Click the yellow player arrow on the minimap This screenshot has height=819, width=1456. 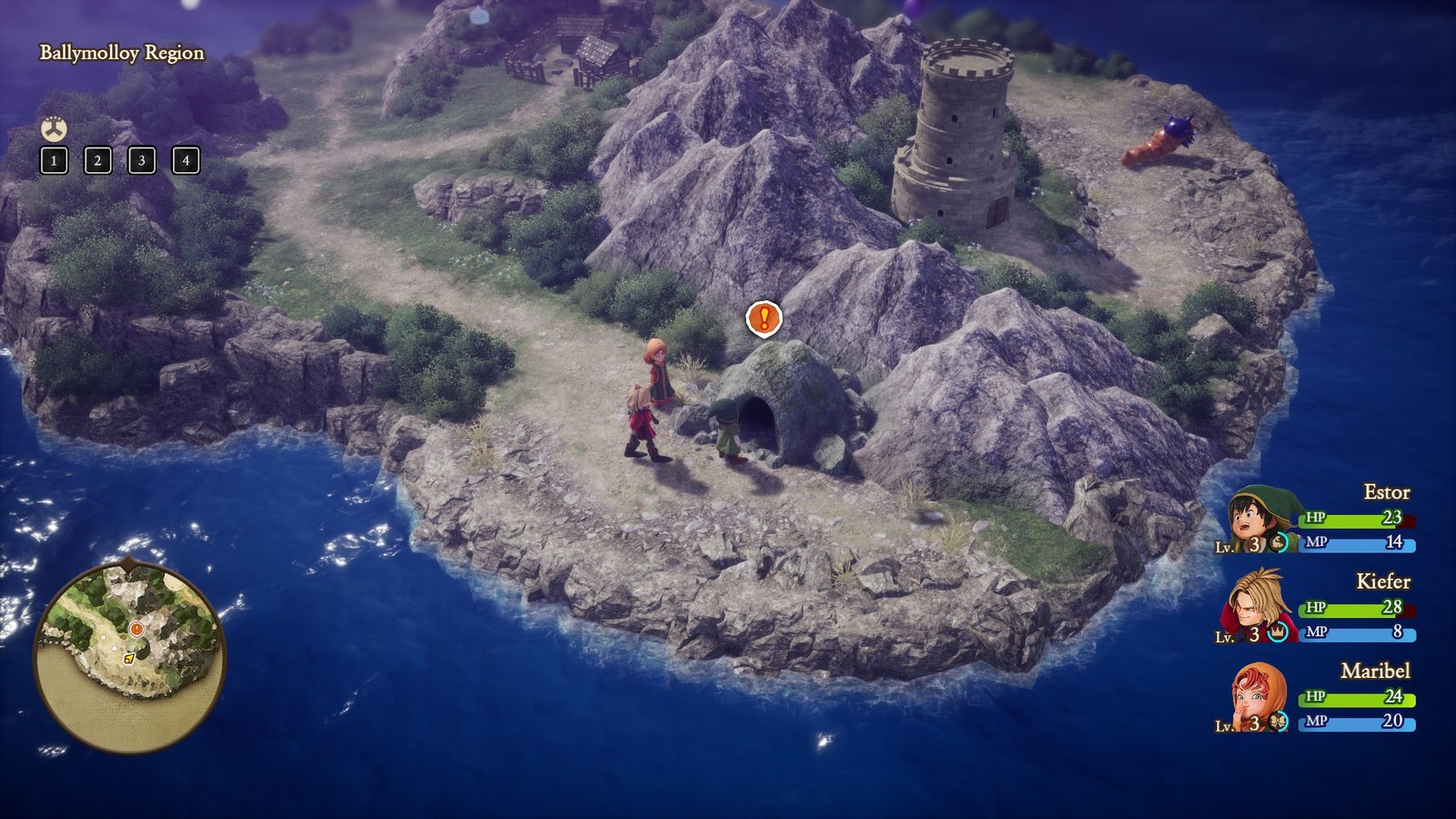[129, 659]
